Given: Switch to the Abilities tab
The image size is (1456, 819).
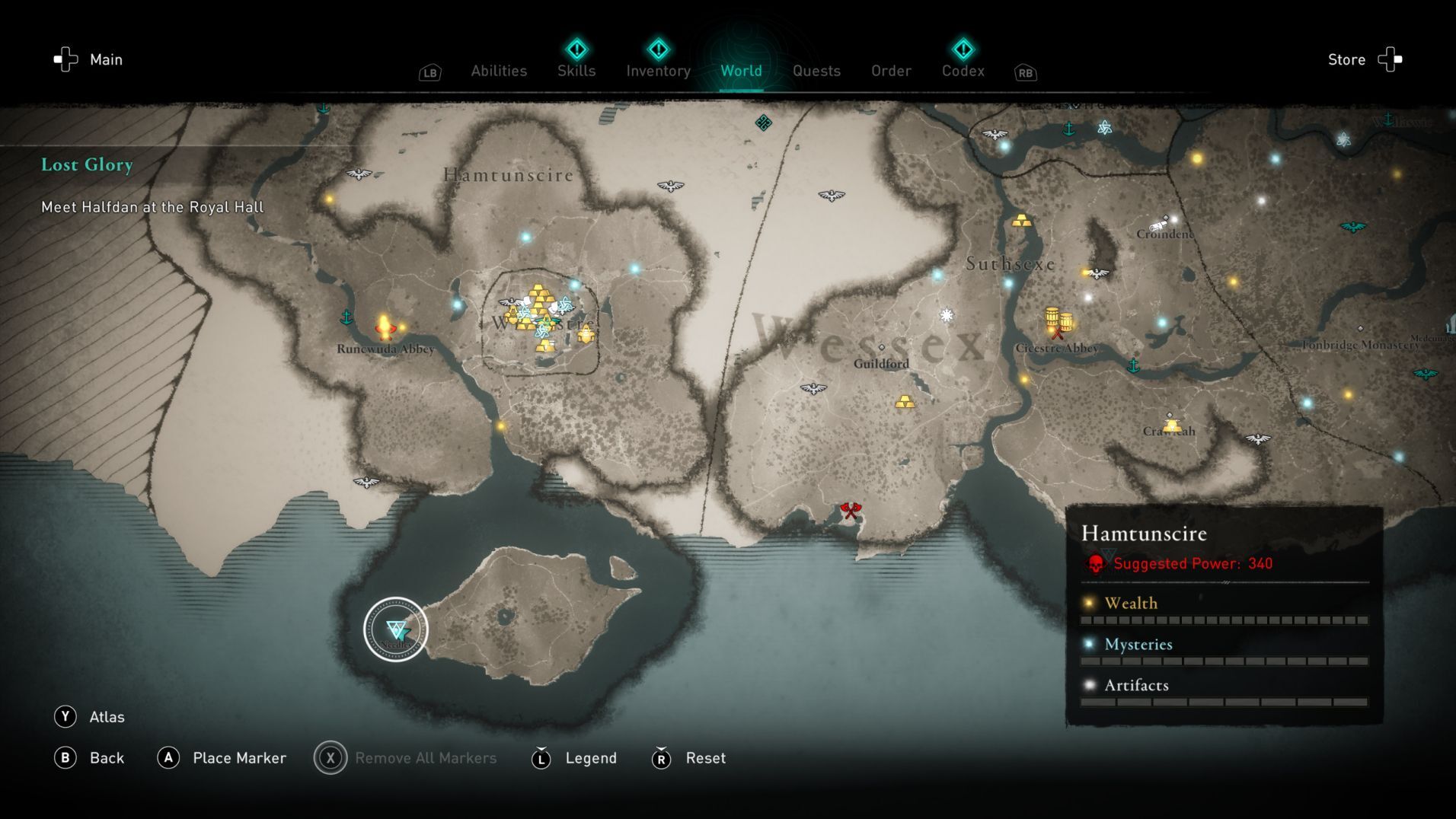Looking at the screenshot, I should point(499,71).
